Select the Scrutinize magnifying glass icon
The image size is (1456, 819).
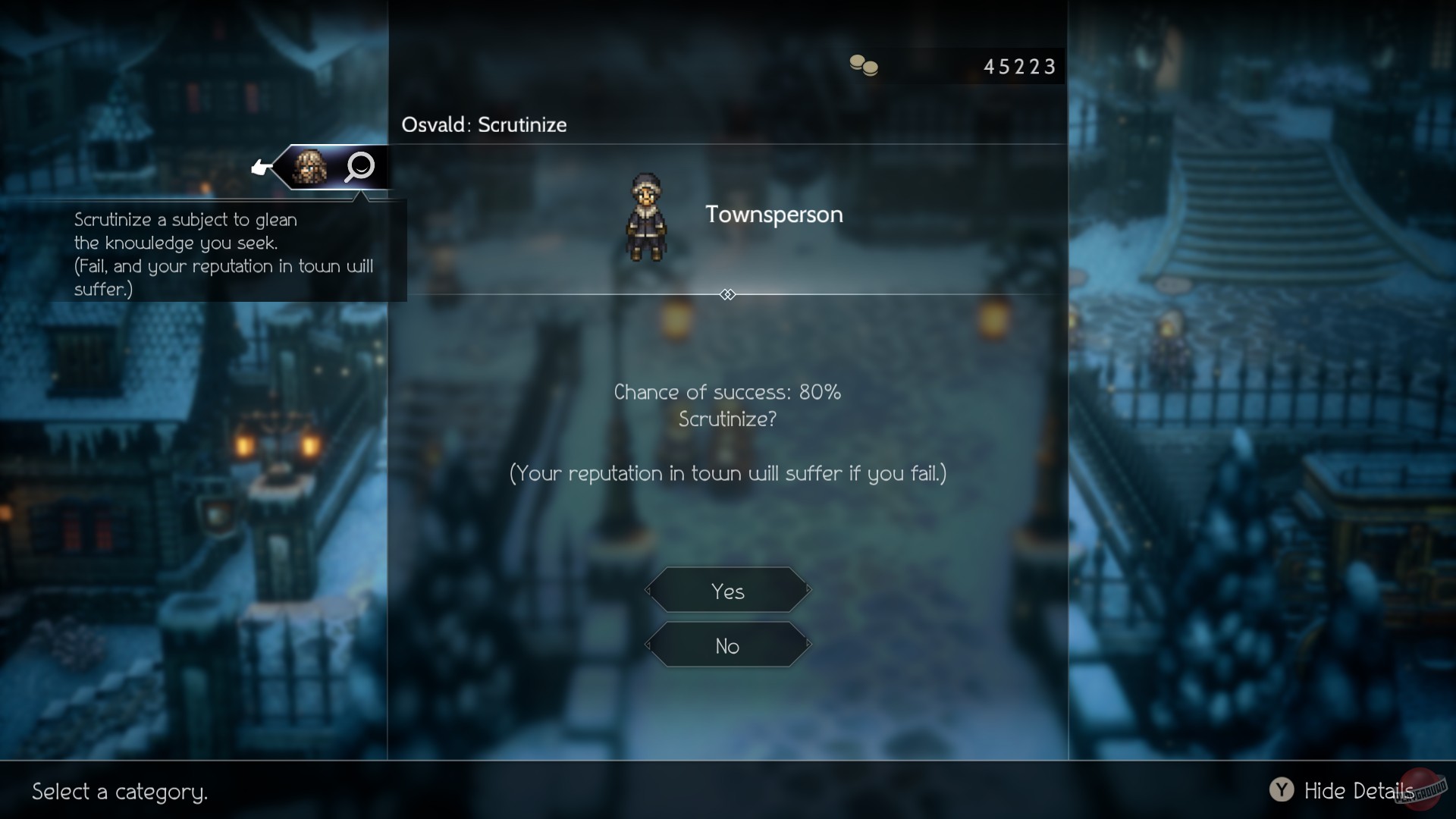pyautogui.click(x=359, y=167)
